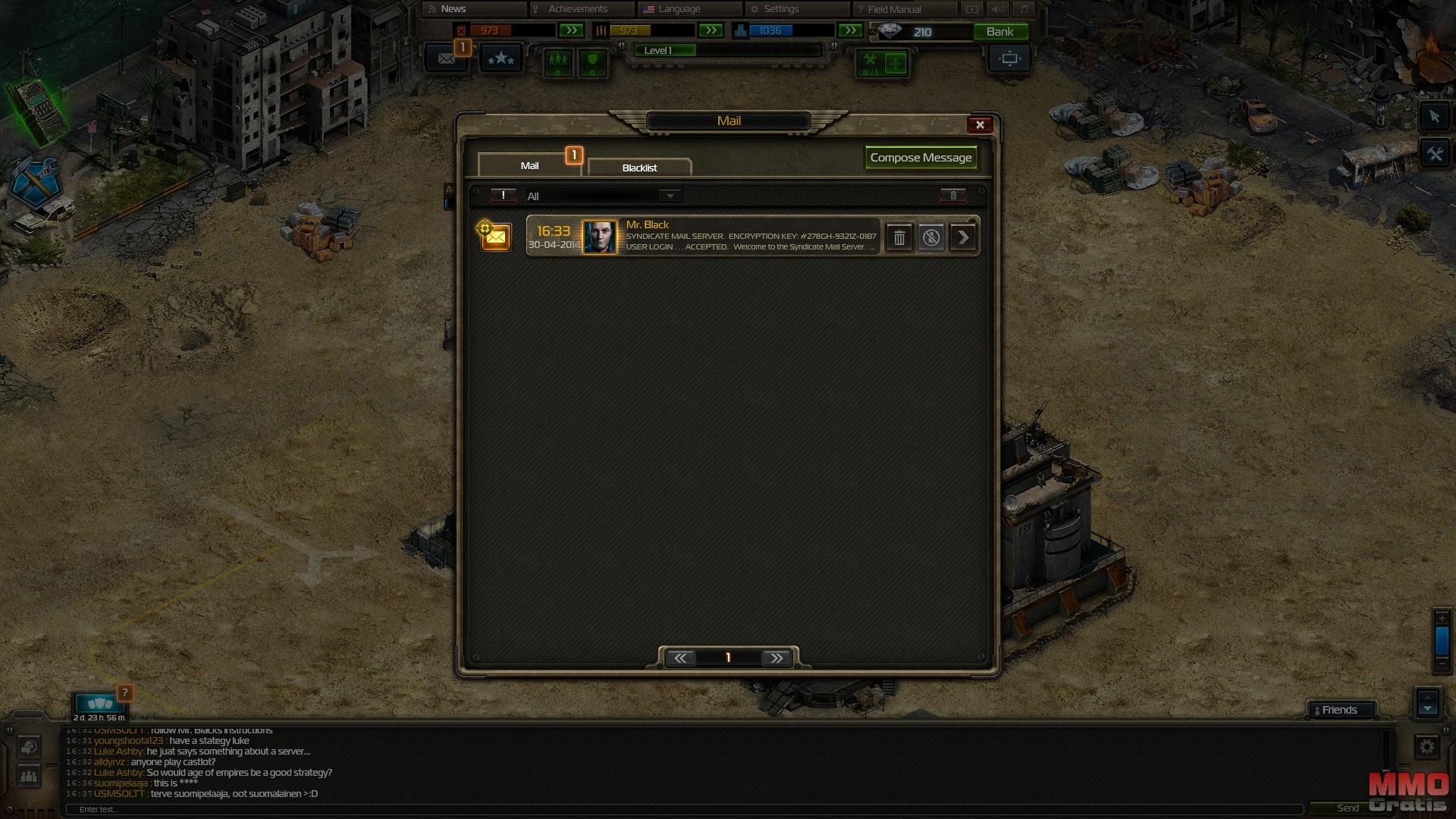This screenshot has width=1456, height=819.
Task: Switch to the Blacklist tab
Action: click(x=639, y=168)
